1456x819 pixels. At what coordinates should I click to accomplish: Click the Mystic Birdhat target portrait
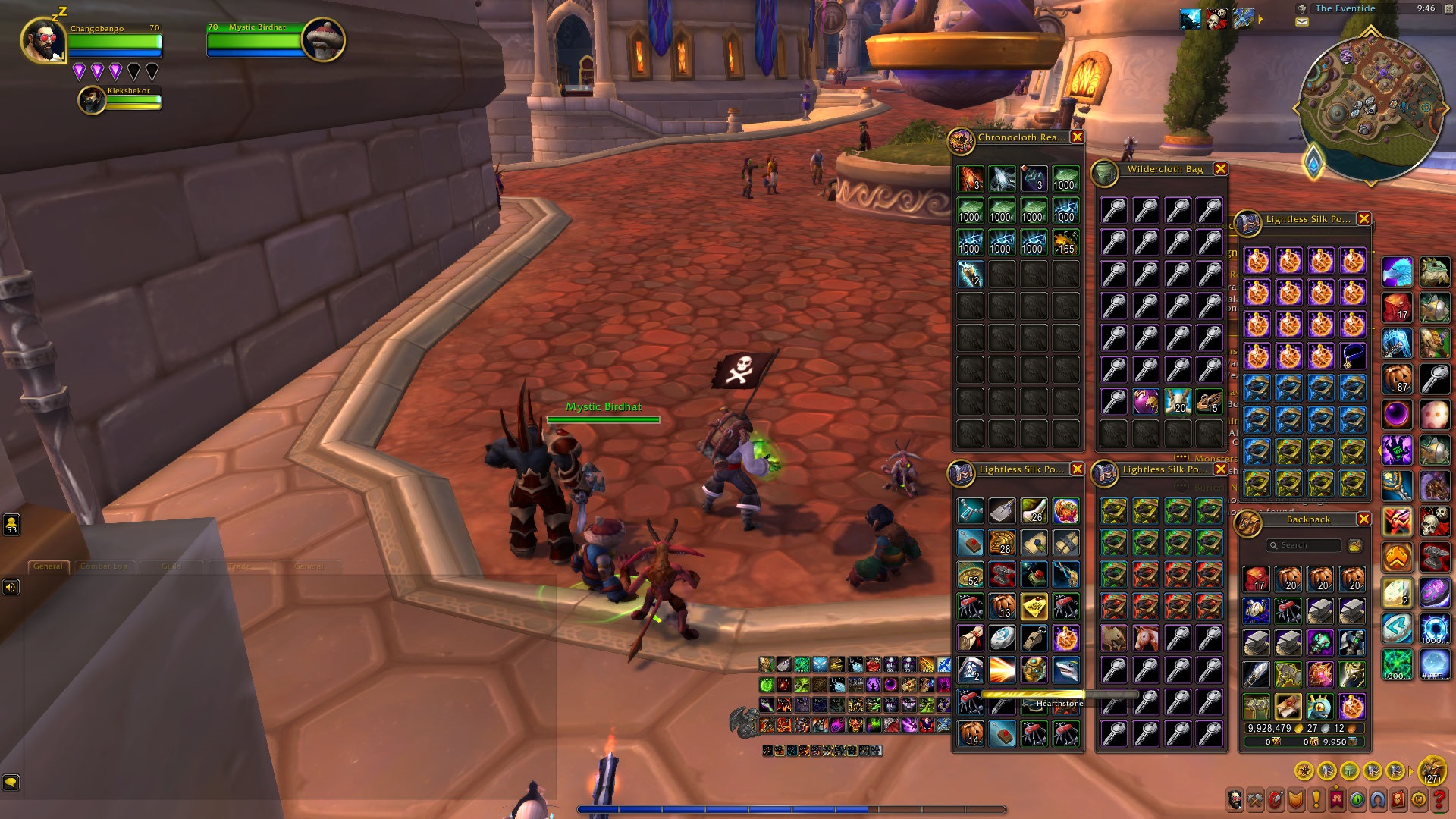323,39
